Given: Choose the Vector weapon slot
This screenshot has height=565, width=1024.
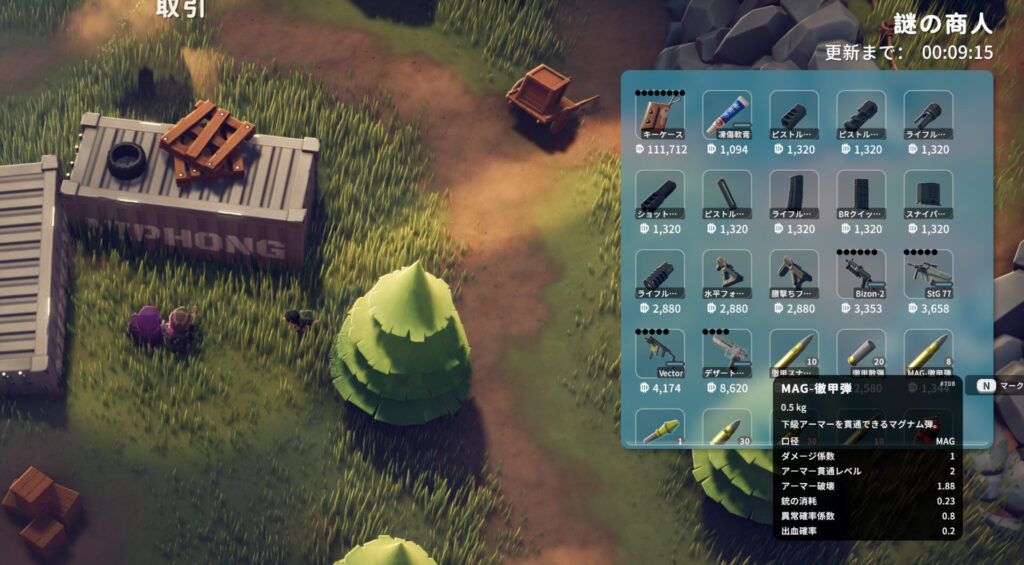Looking at the screenshot, I should 660,353.
